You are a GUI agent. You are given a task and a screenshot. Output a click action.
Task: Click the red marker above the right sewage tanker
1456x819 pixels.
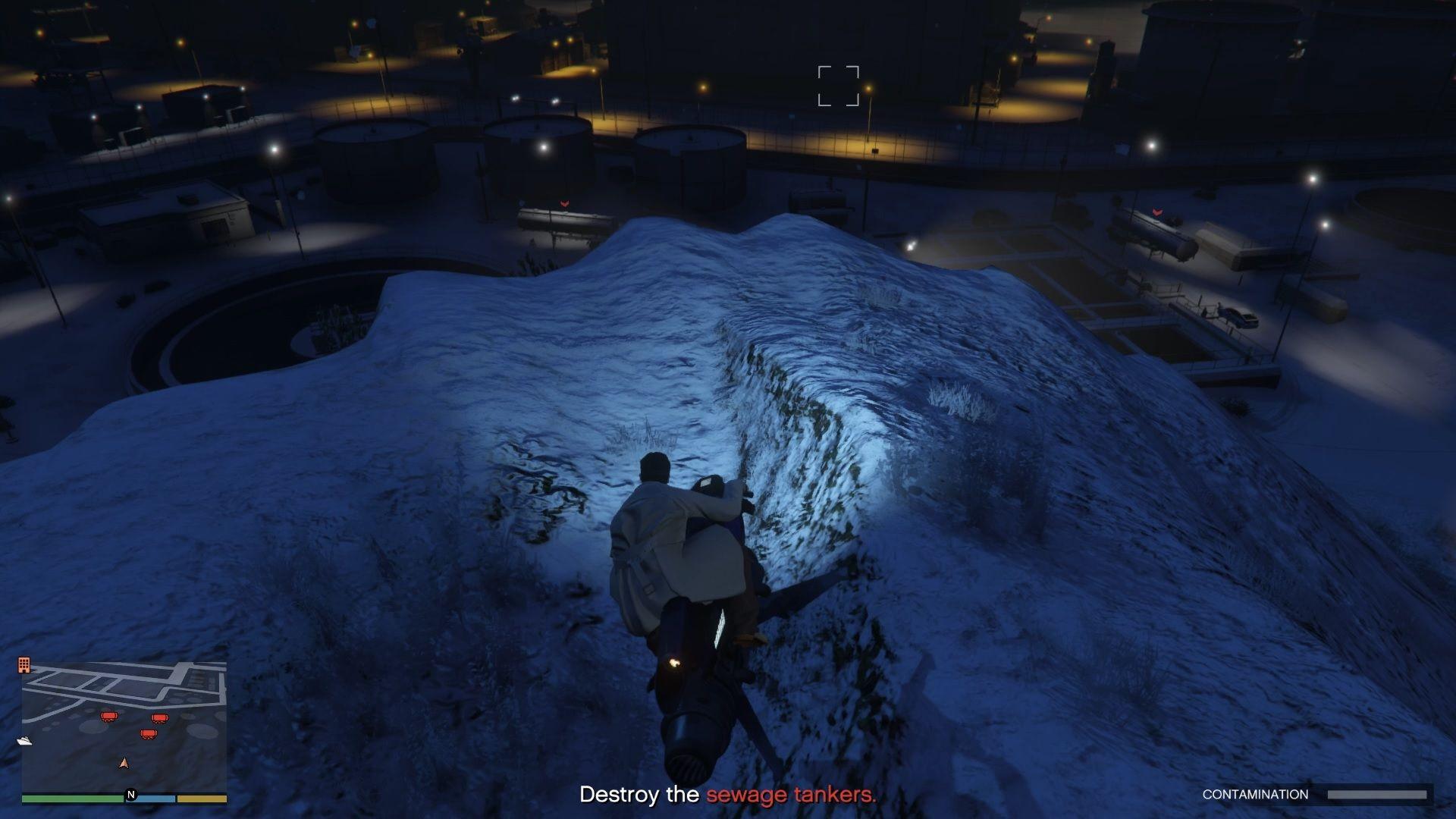pos(1157,211)
